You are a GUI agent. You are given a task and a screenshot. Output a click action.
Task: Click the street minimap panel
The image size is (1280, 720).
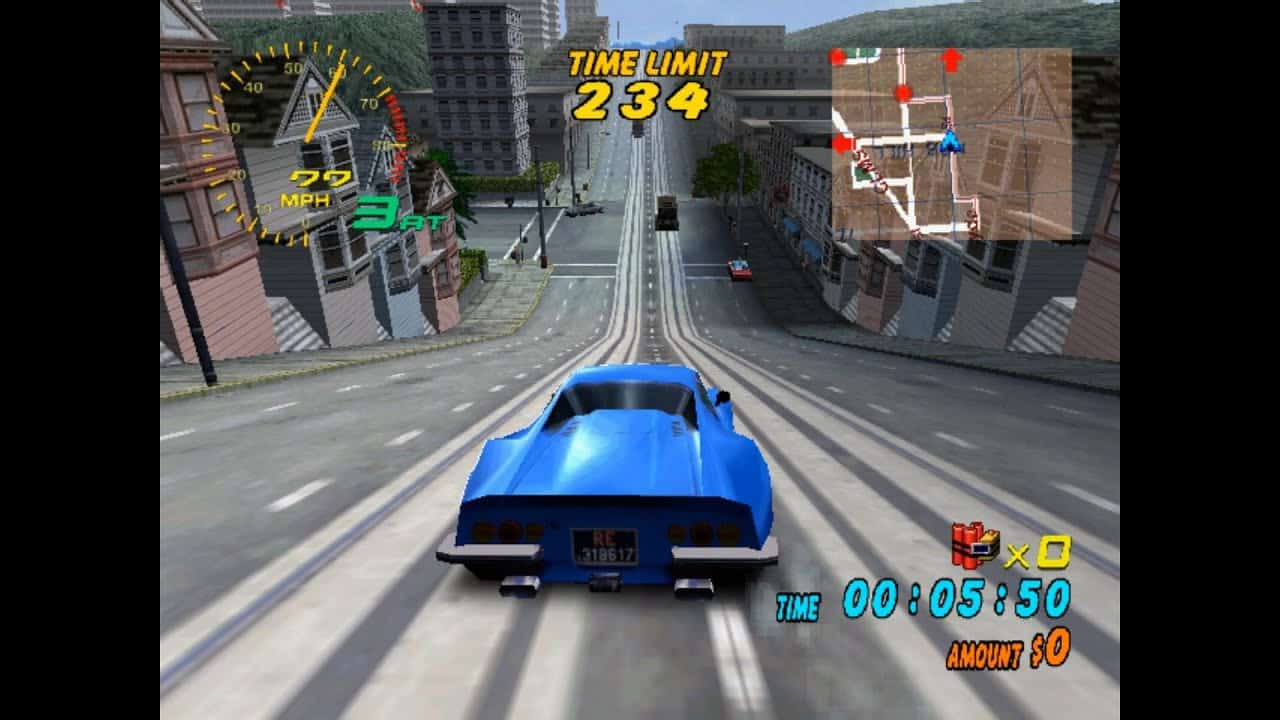(x=951, y=142)
